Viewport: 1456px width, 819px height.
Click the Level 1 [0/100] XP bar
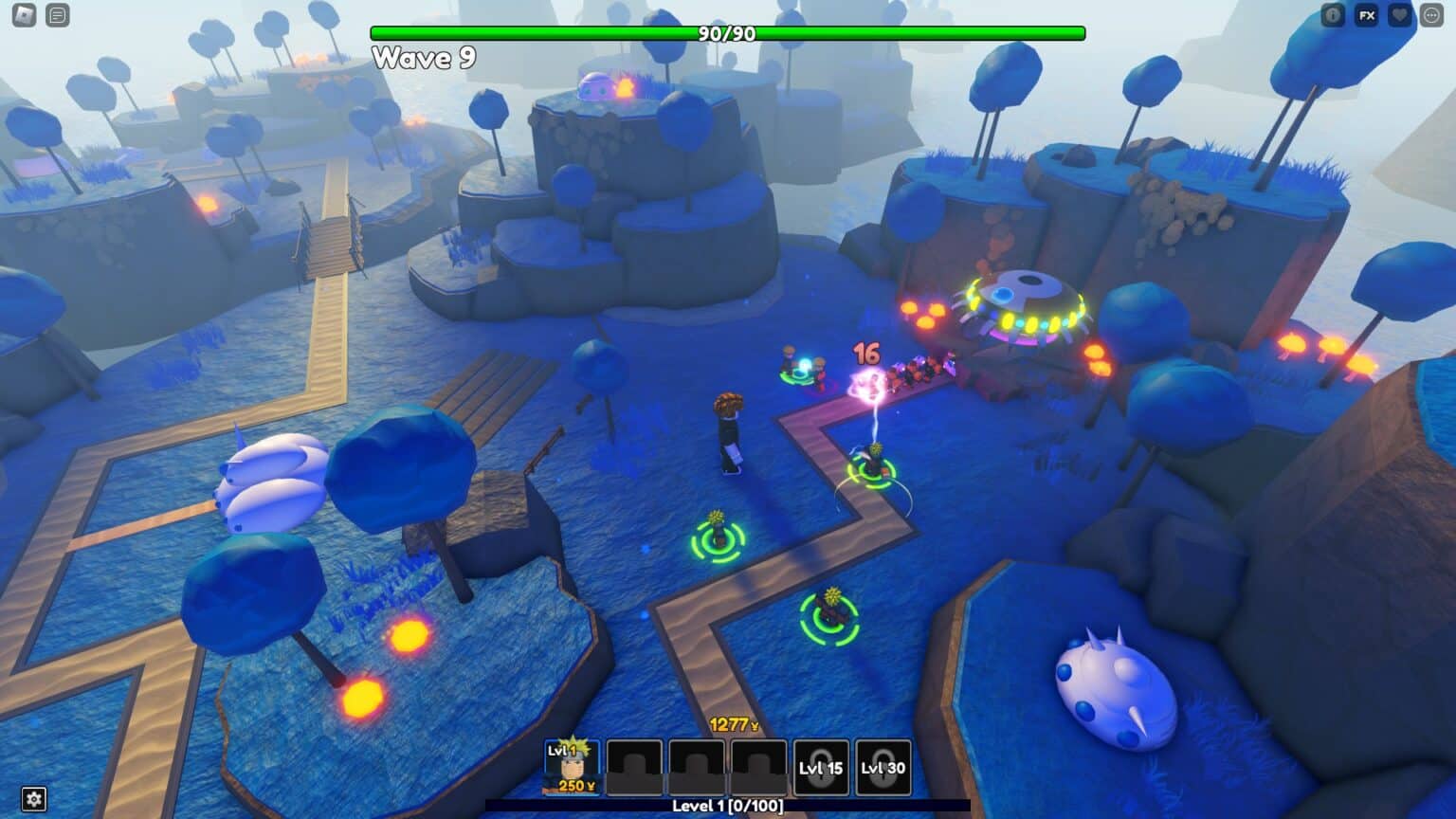click(728, 809)
